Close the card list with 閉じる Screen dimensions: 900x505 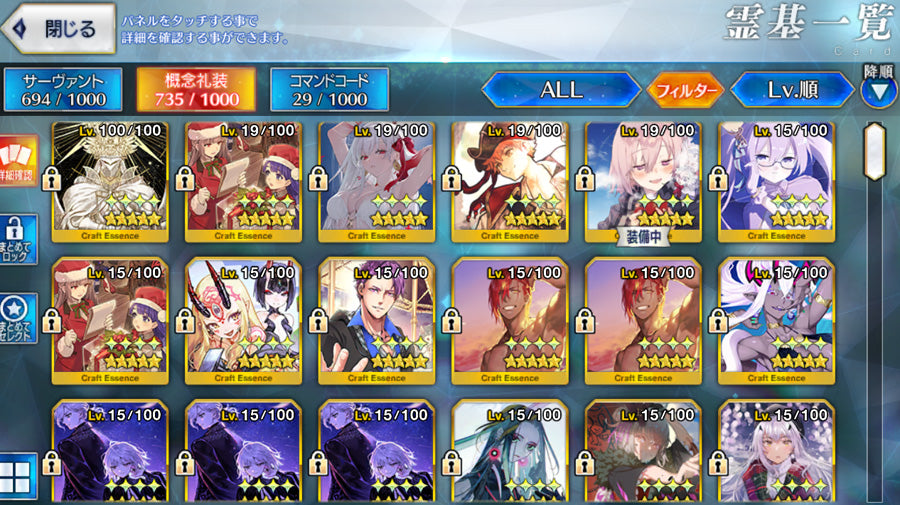58,28
